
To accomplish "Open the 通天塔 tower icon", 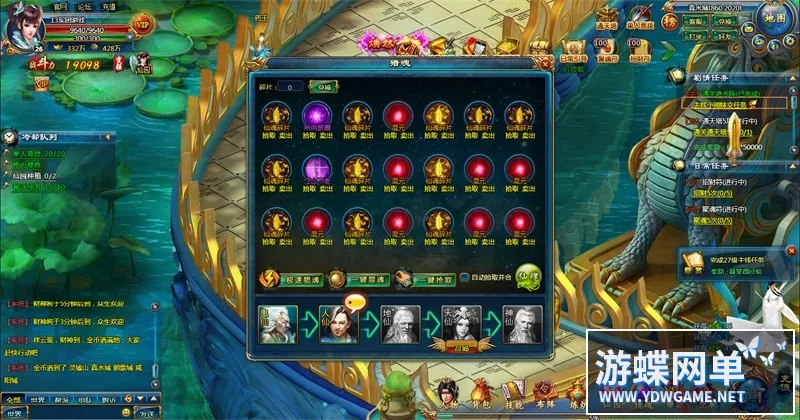I will 607,16.
